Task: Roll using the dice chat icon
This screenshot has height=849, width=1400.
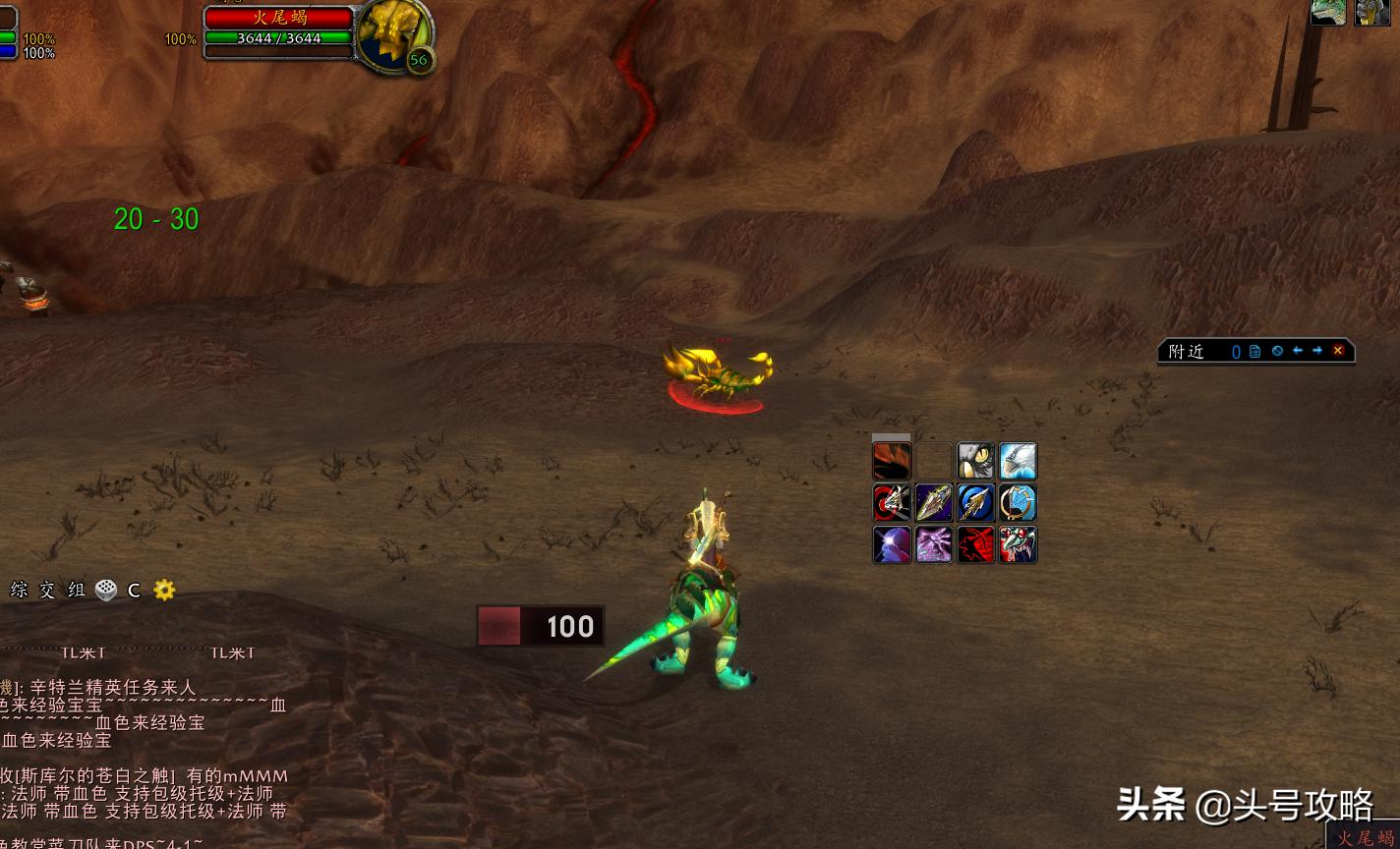Action: point(106,590)
